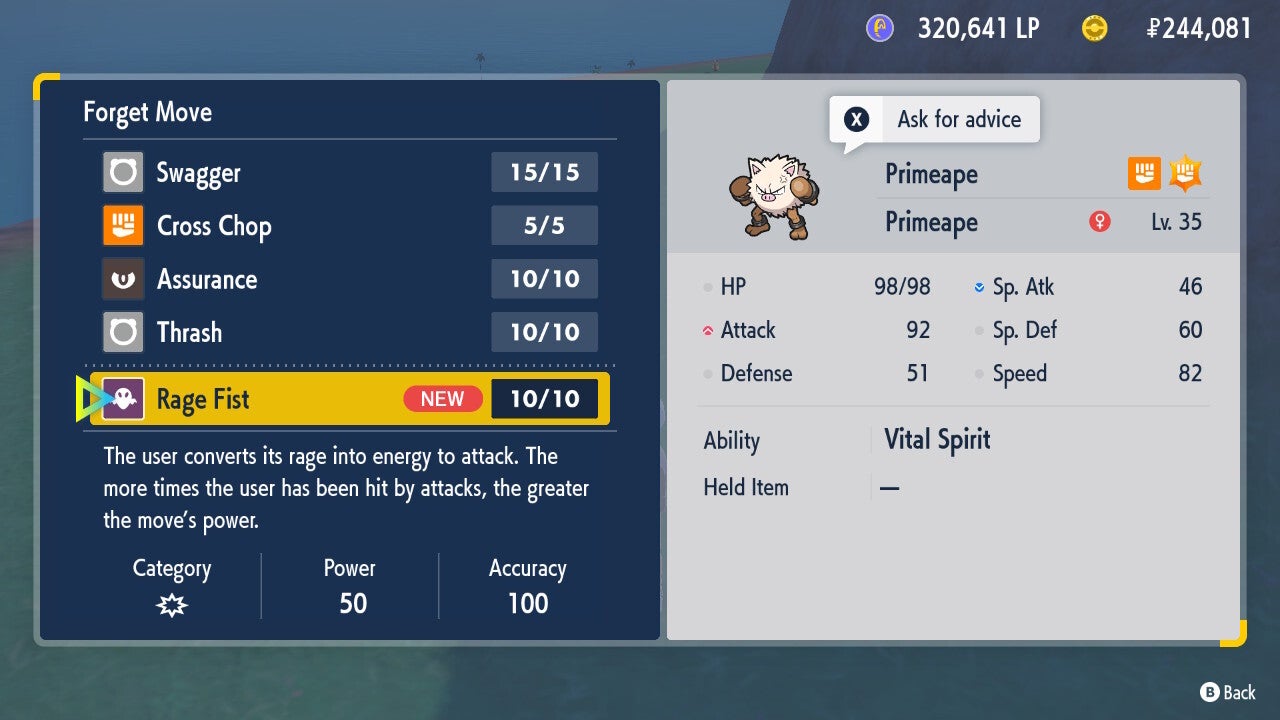Pick the Assurance move row

coord(349,279)
